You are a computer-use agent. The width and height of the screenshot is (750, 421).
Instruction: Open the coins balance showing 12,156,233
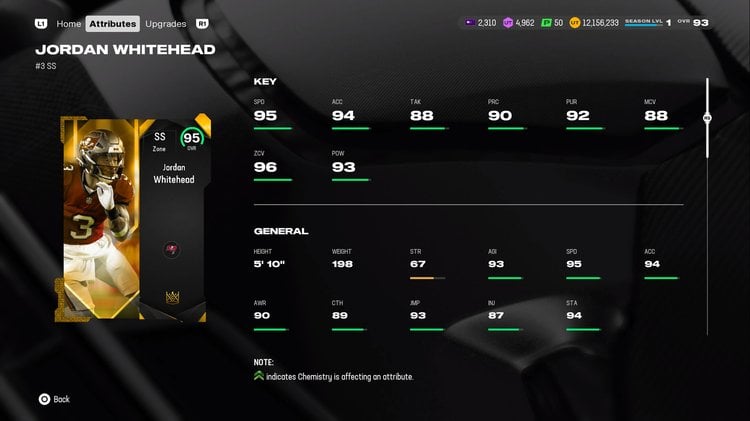click(x=594, y=22)
